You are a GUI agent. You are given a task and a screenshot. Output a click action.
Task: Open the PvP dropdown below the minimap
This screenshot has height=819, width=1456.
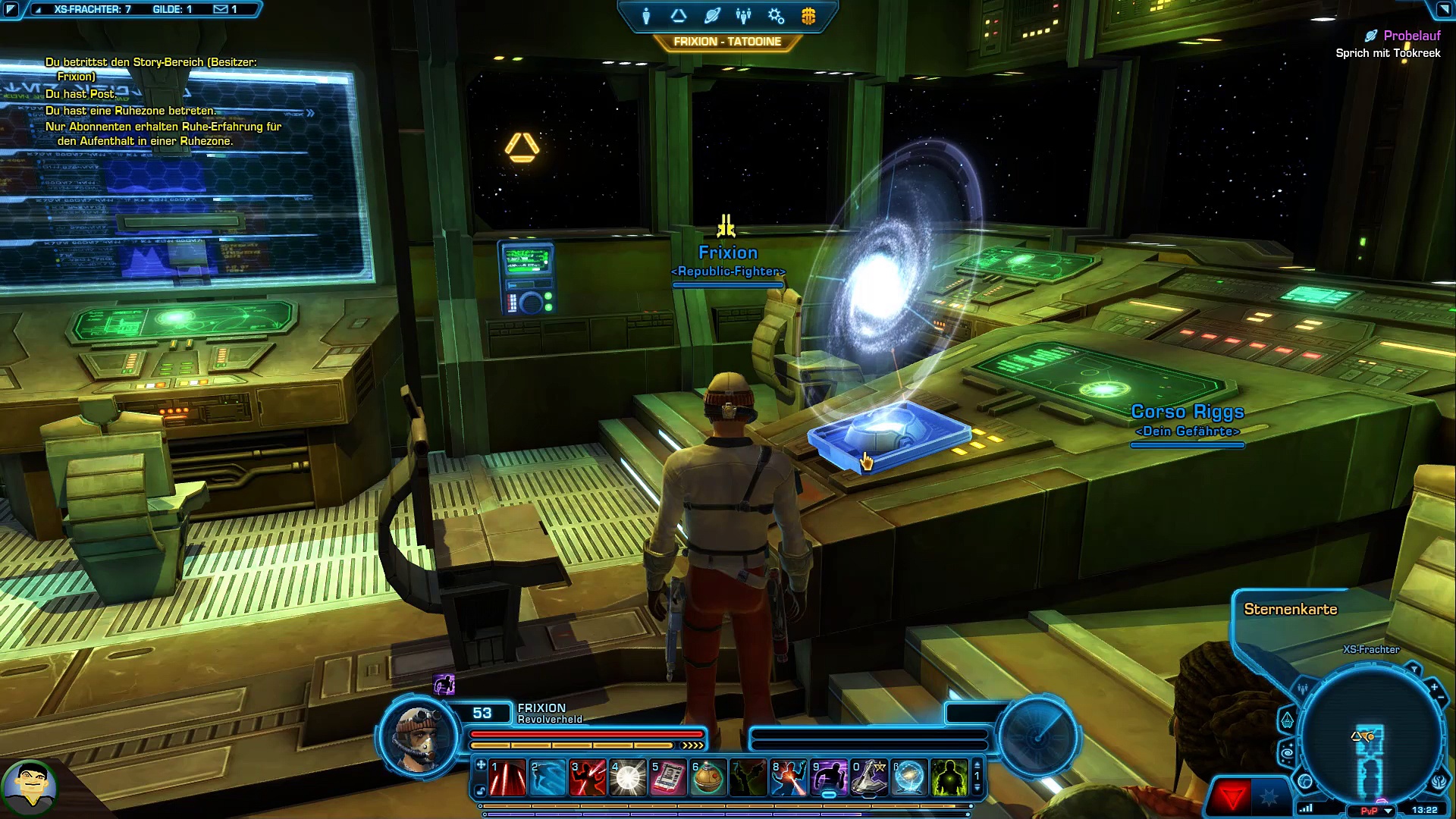[1388, 811]
